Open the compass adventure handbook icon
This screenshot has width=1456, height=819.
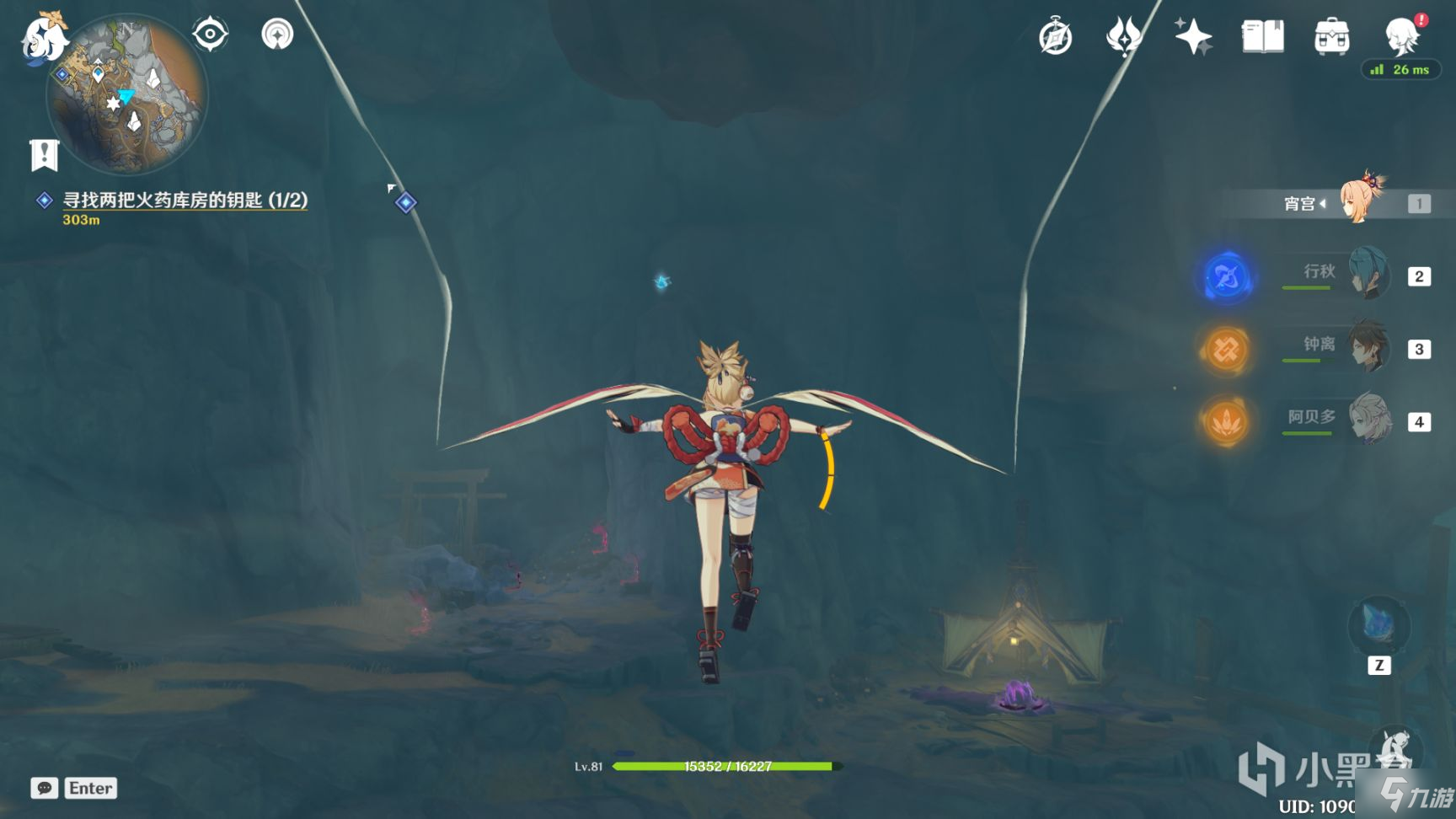click(x=1055, y=37)
